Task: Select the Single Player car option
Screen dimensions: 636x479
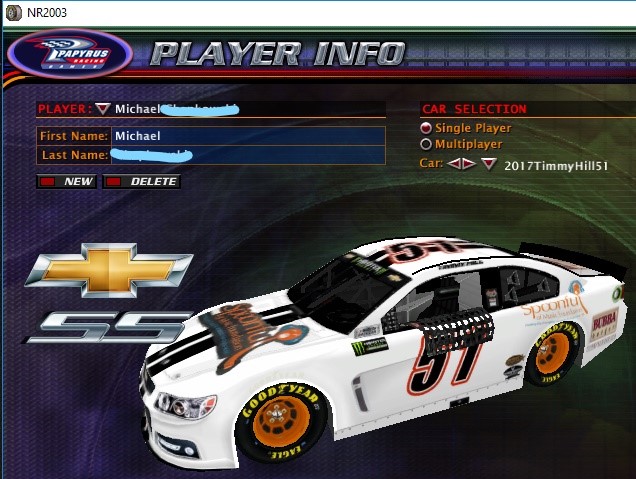Action: 427,128
